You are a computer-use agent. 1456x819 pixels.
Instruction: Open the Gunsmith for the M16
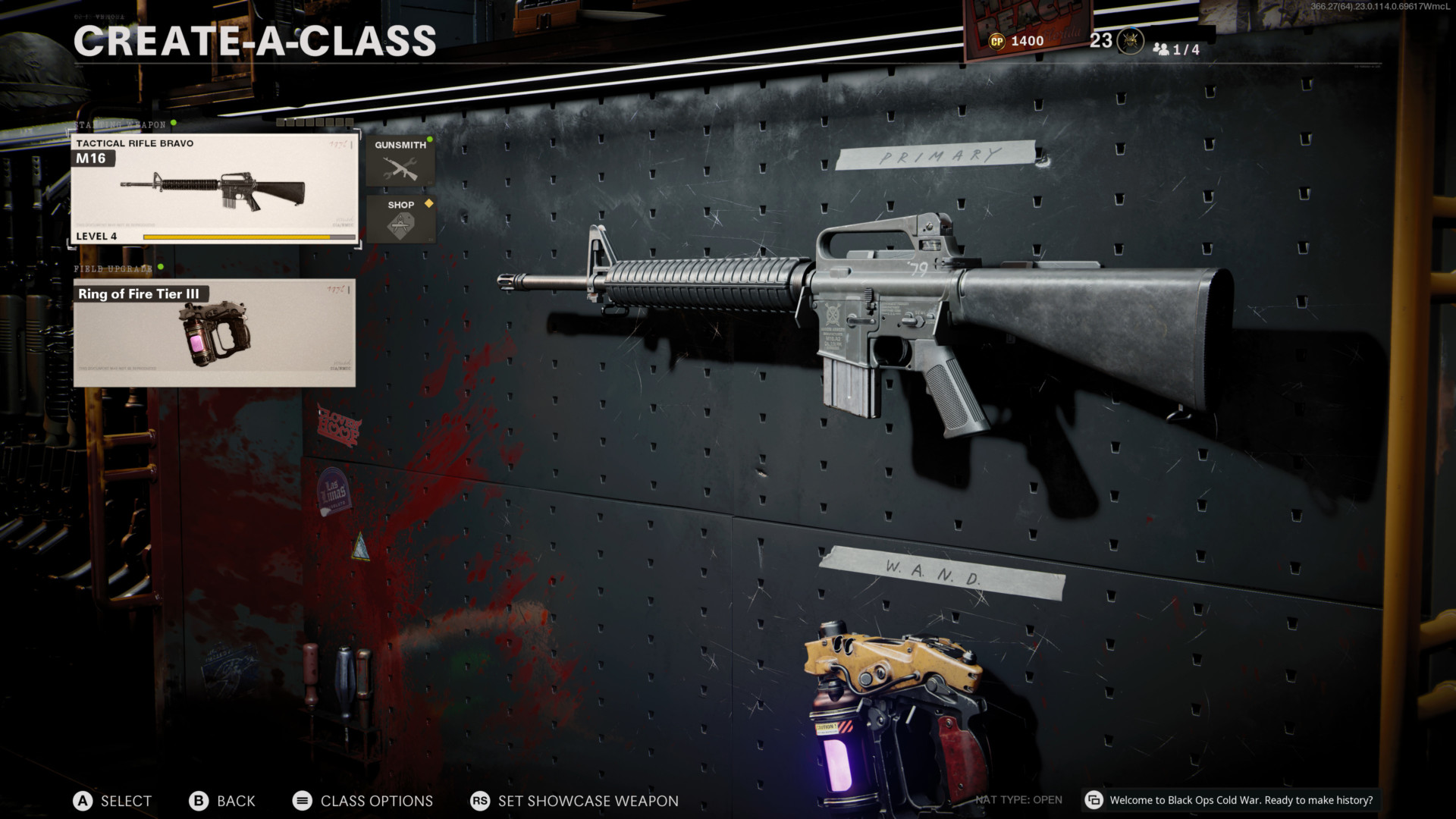point(400,161)
